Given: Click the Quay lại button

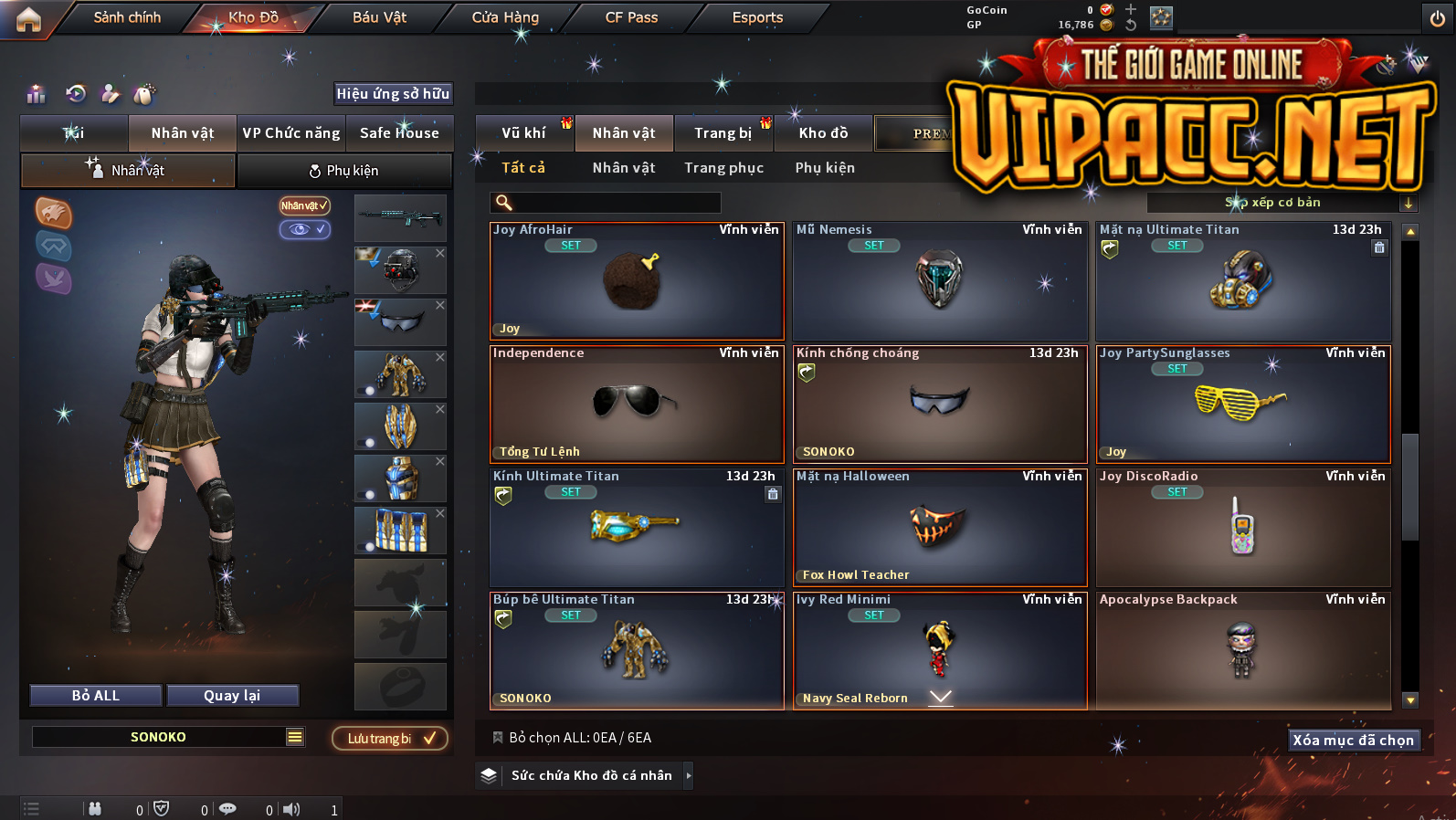Looking at the screenshot, I should tap(232, 696).
